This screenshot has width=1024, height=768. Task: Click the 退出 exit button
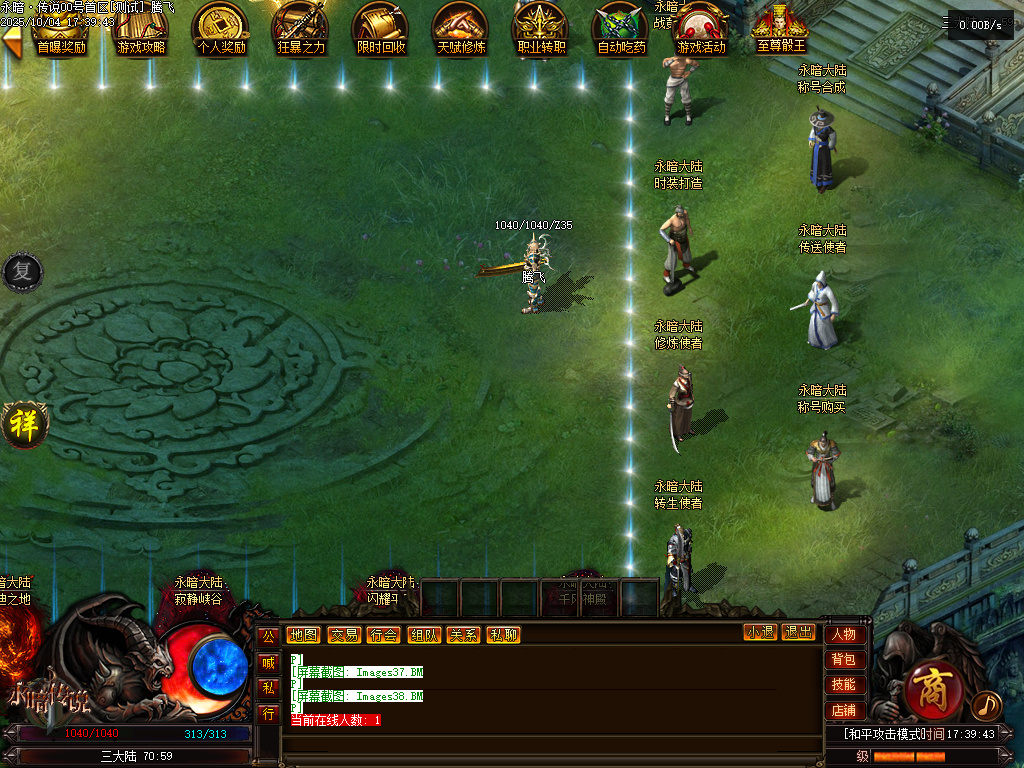[798, 632]
